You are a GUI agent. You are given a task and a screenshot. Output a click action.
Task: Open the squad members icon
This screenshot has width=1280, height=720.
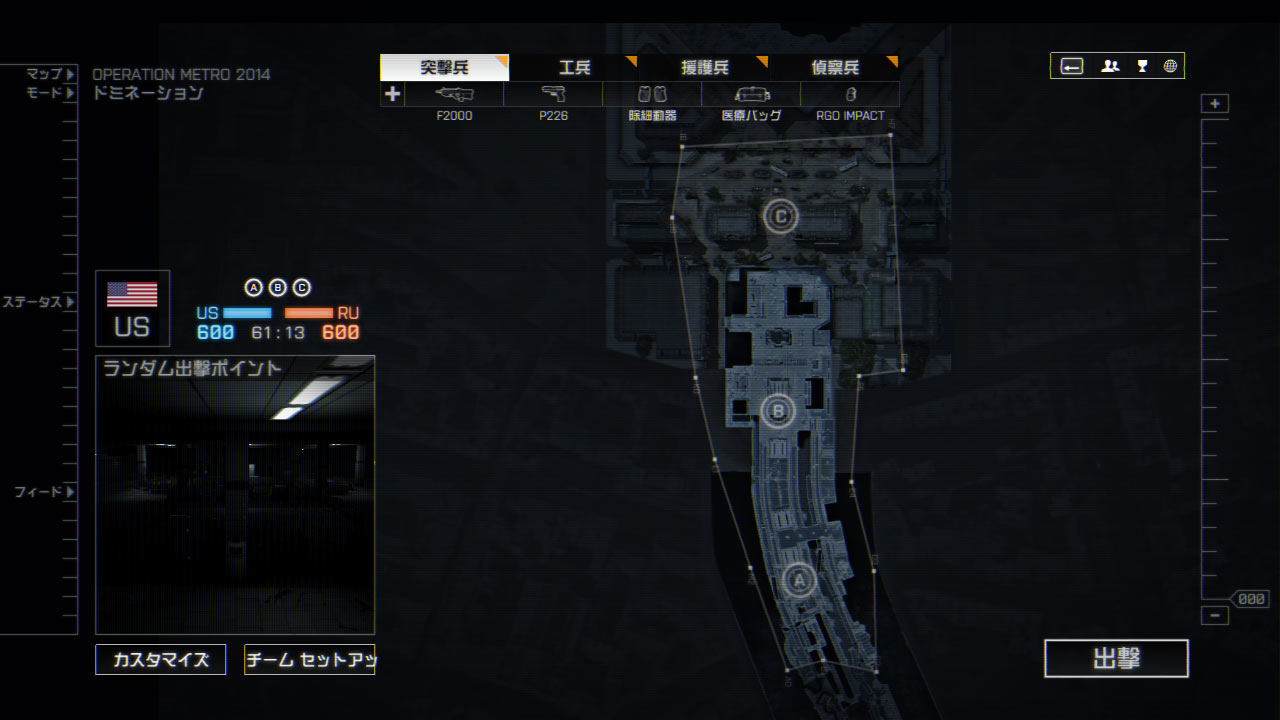1110,66
